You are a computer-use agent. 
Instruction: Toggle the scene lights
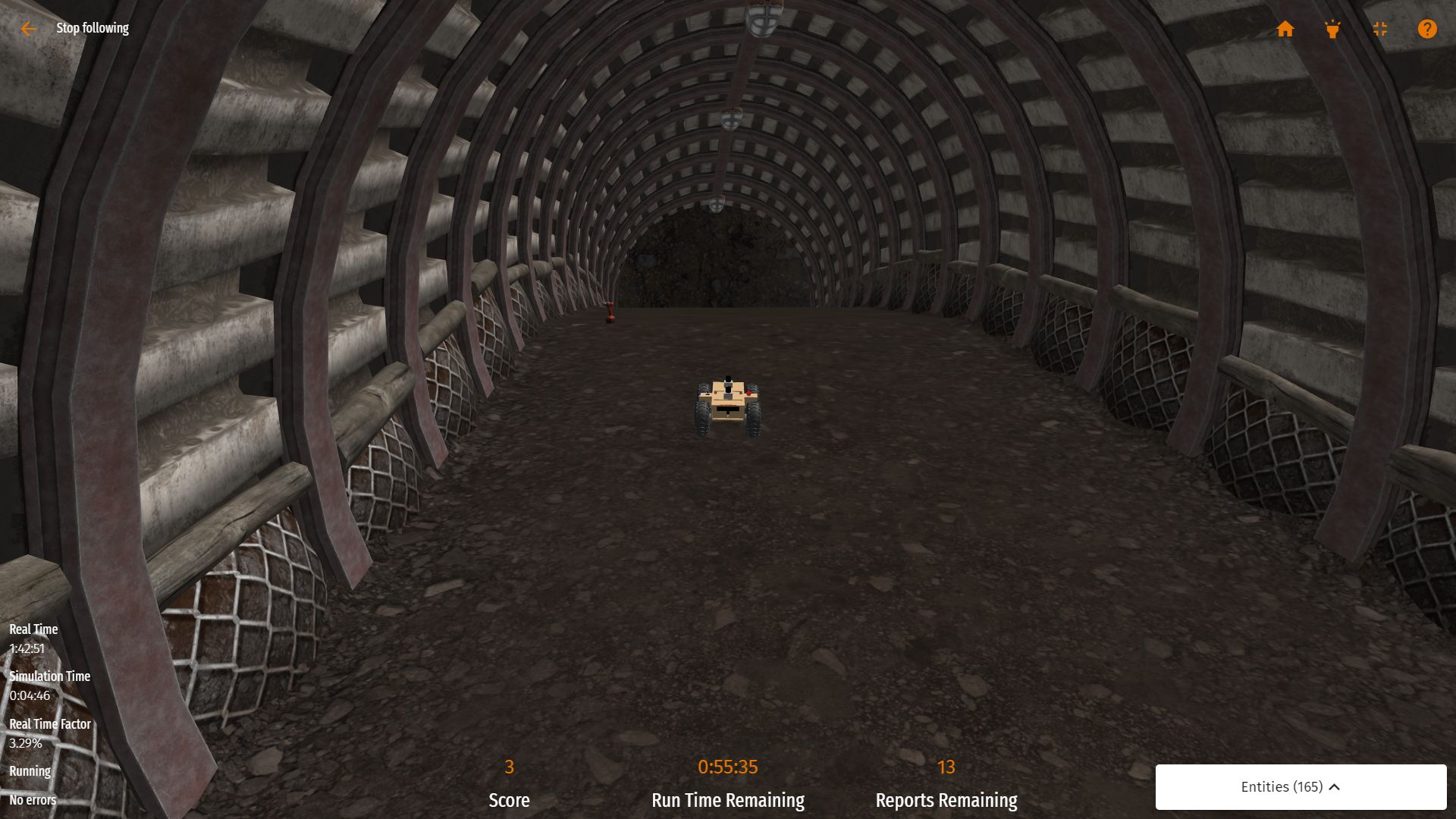click(x=1333, y=29)
